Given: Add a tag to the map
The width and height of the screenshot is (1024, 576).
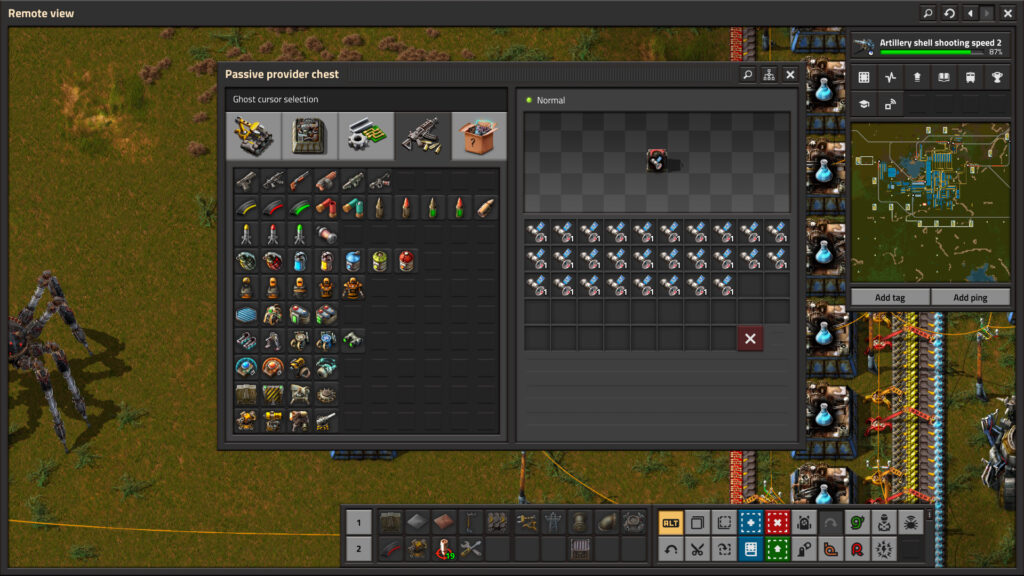Looking at the screenshot, I should (x=889, y=298).
